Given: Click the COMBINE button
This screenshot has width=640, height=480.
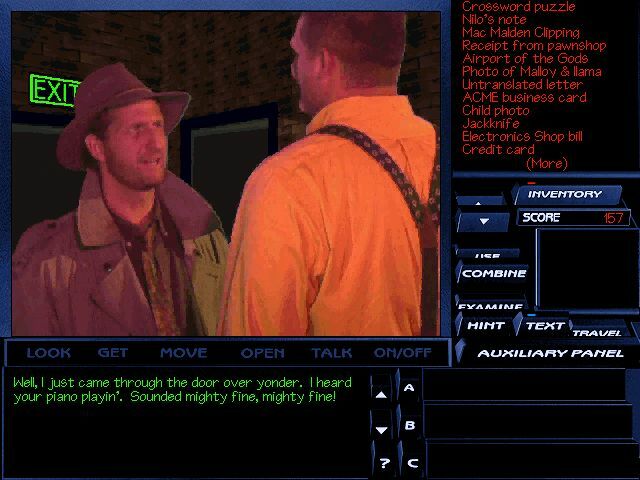Looking at the screenshot, I should coord(494,273).
